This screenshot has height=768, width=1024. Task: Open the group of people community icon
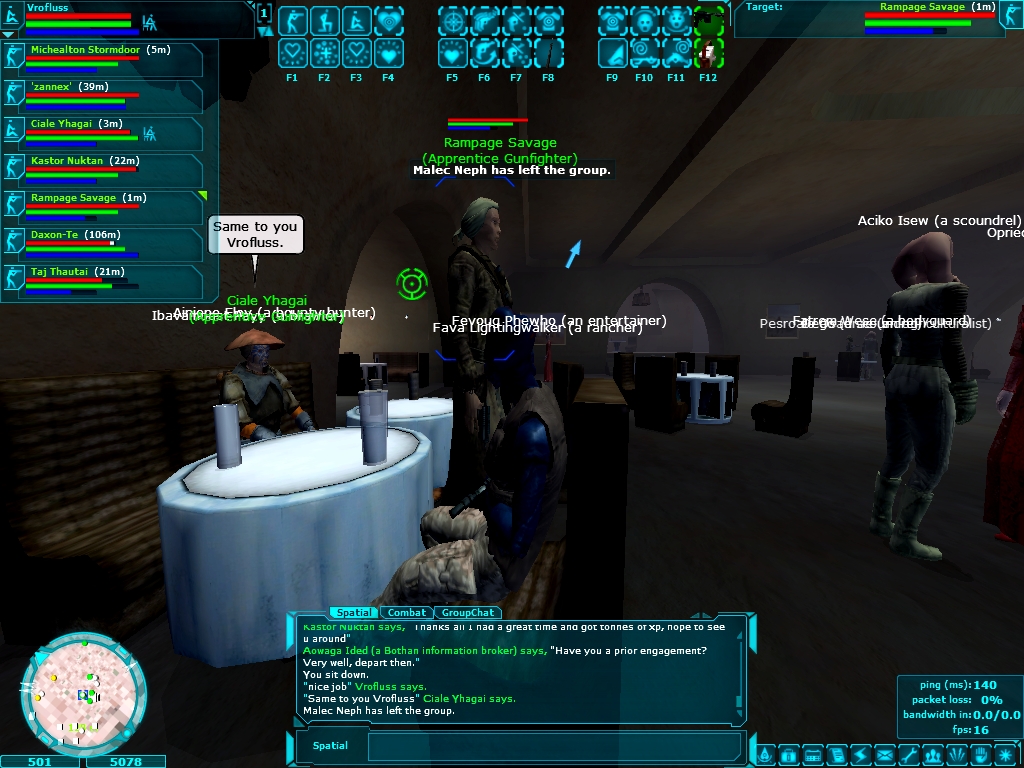pyautogui.click(x=933, y=753)
